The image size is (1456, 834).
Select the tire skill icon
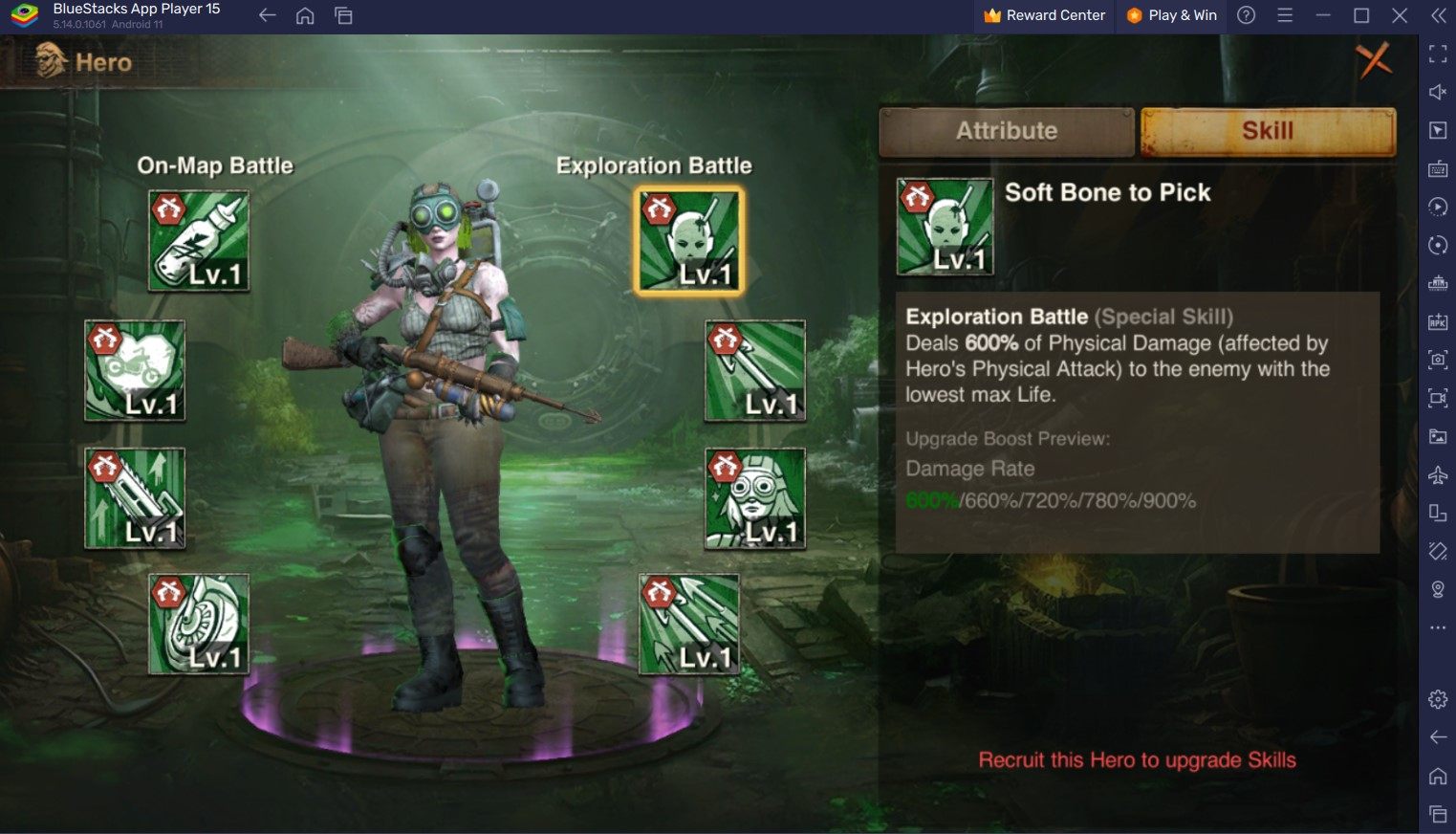199,625
